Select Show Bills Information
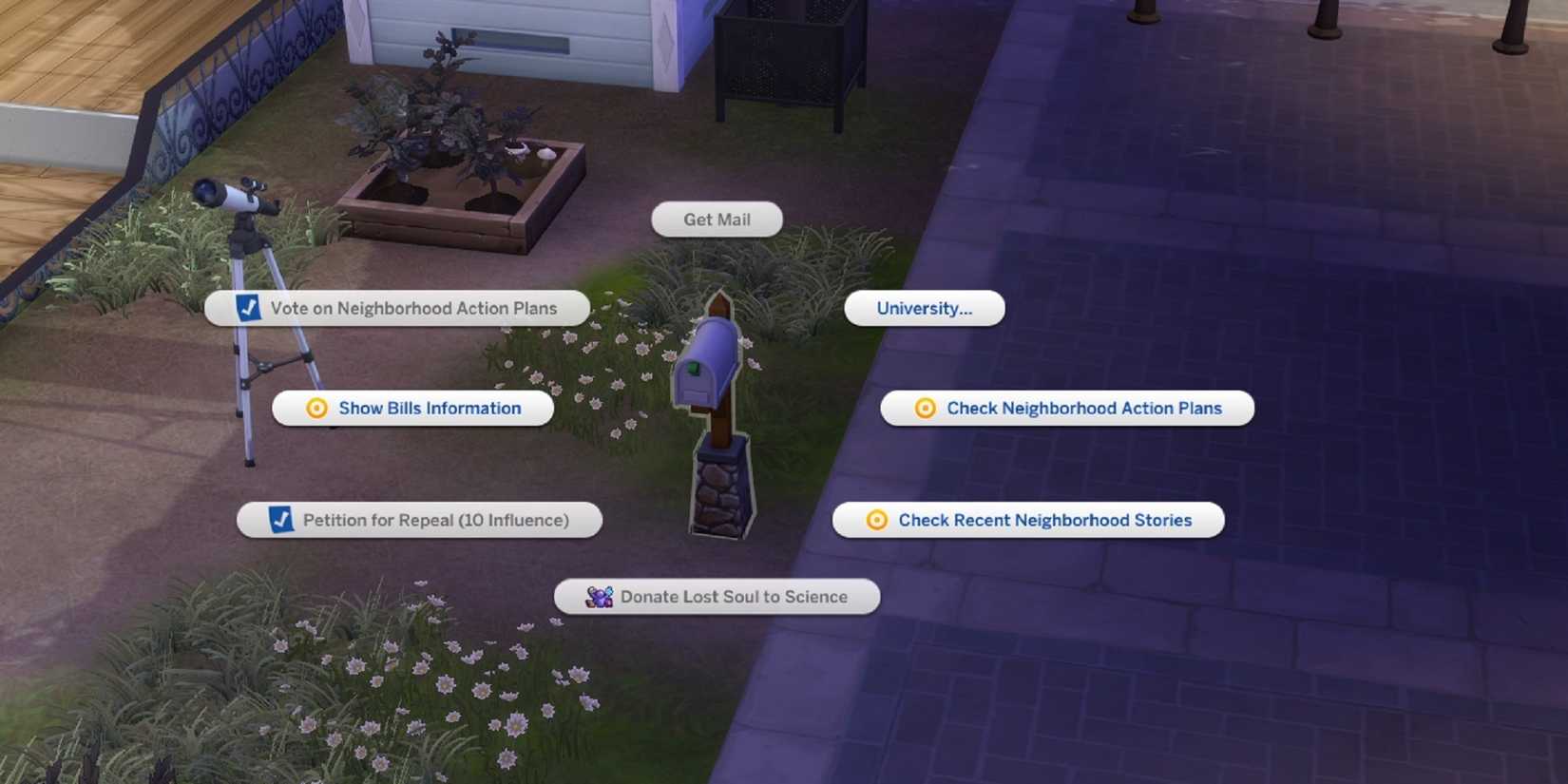Viewport: 1568px width, 784px height. pyautogui.click(x=429, y=408)
